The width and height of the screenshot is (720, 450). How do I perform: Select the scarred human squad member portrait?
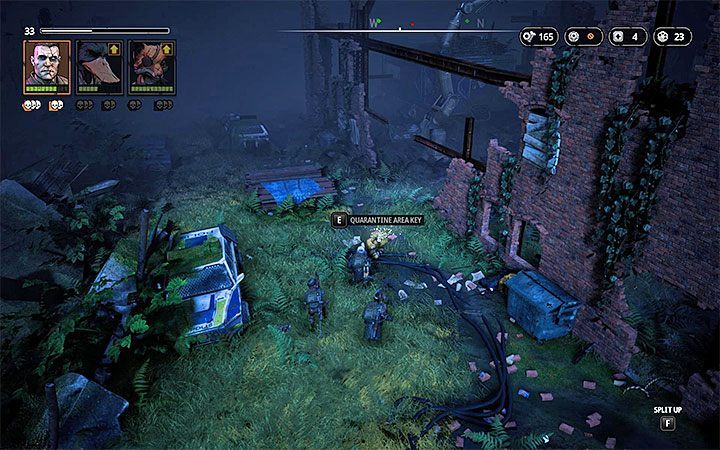click(x=47, y=66)
